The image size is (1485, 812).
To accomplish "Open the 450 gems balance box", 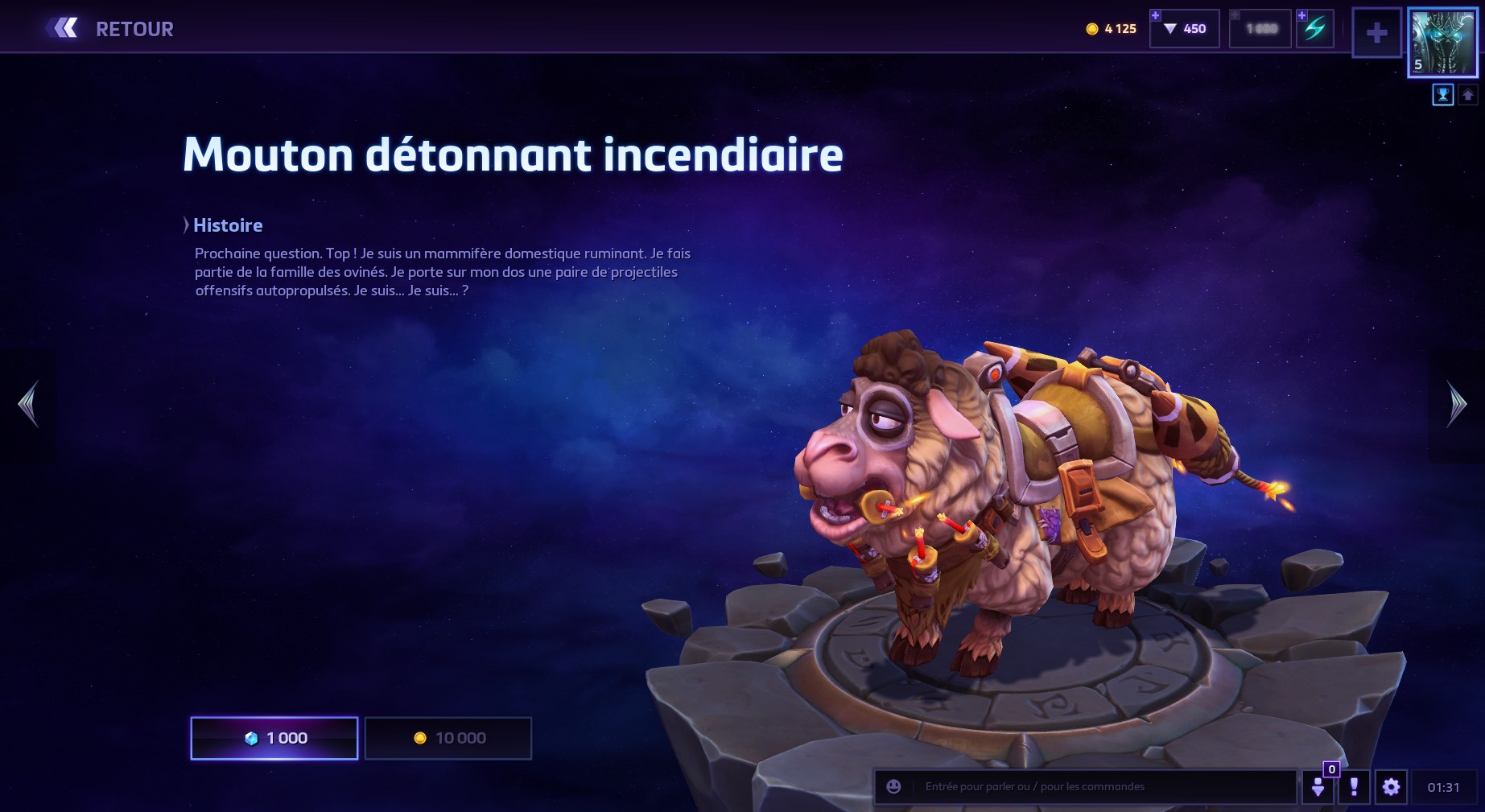I will pos(1185,29).
